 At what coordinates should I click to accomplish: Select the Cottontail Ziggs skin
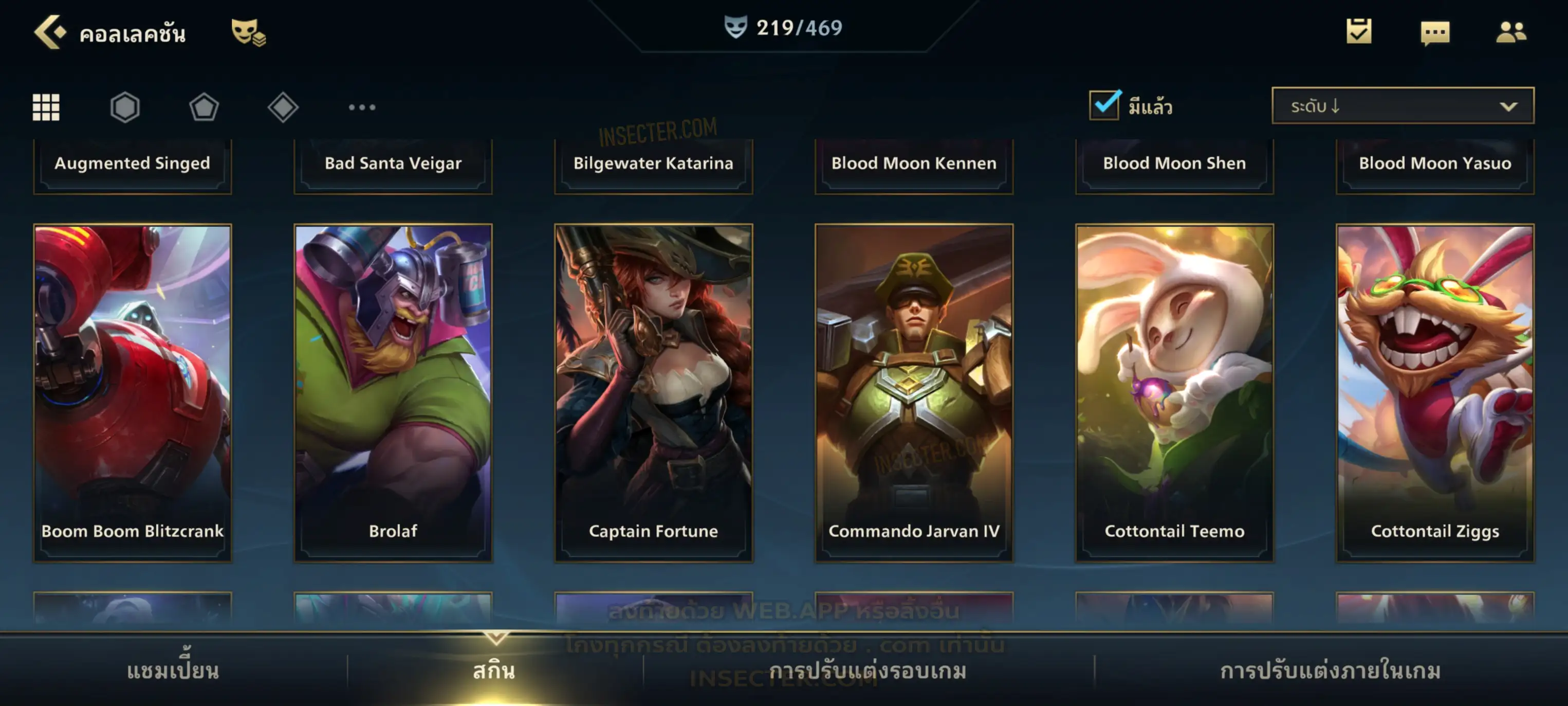tap(1435, 392)
